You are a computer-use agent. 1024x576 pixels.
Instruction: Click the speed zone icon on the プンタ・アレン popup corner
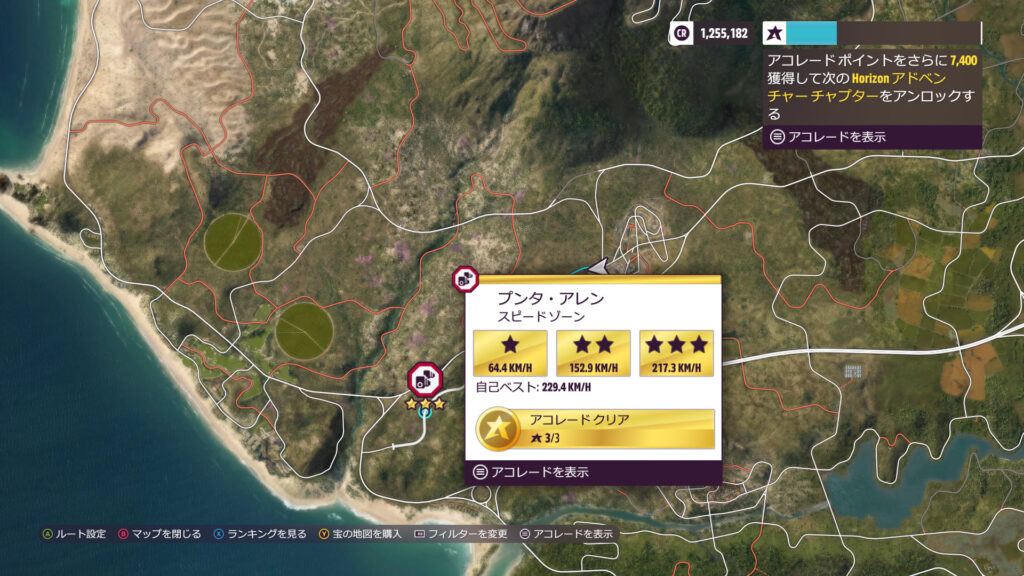(x=464, y=280)
